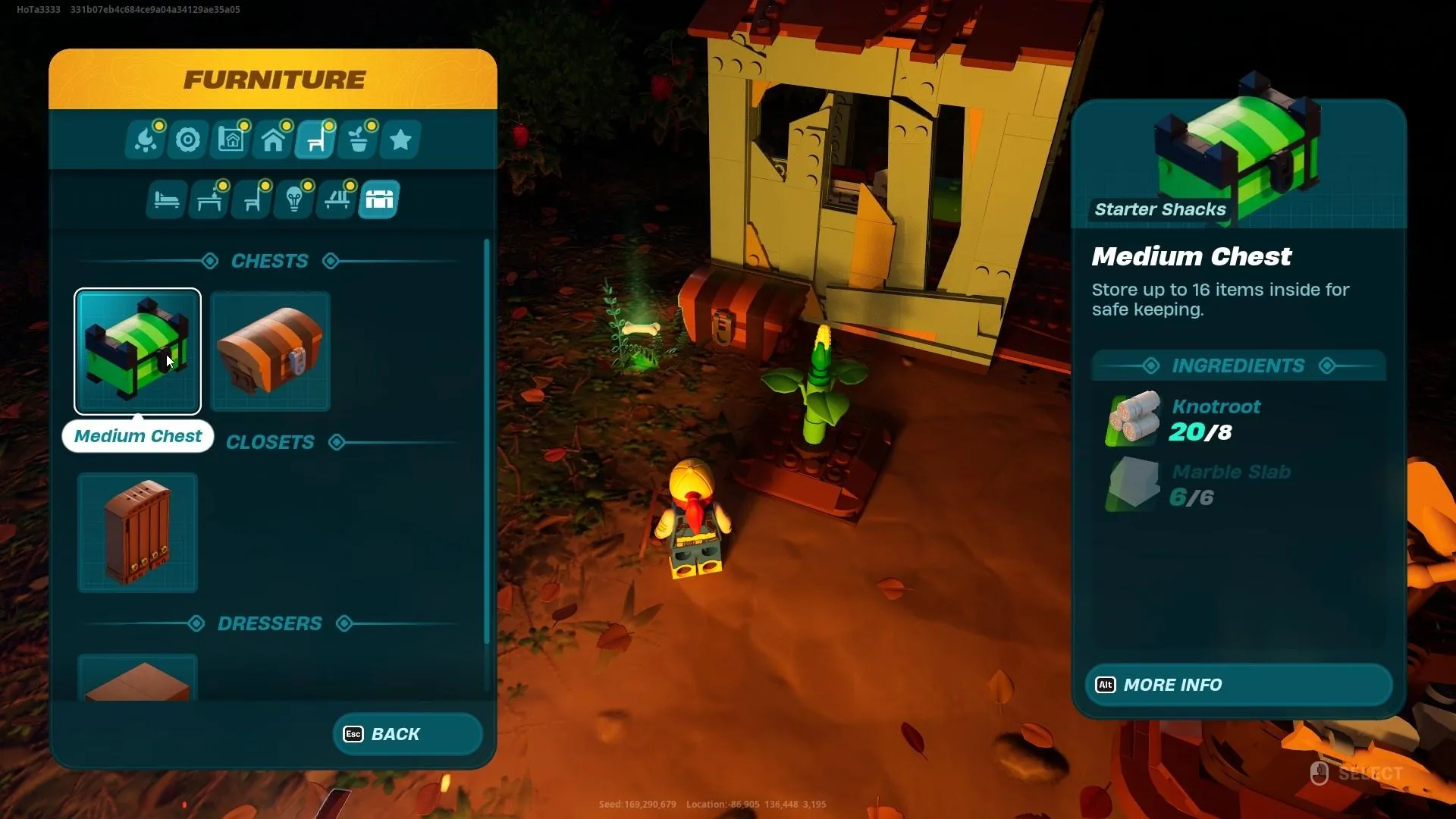
Task: Open the house category tab
Action: click(x=273, y=140)
